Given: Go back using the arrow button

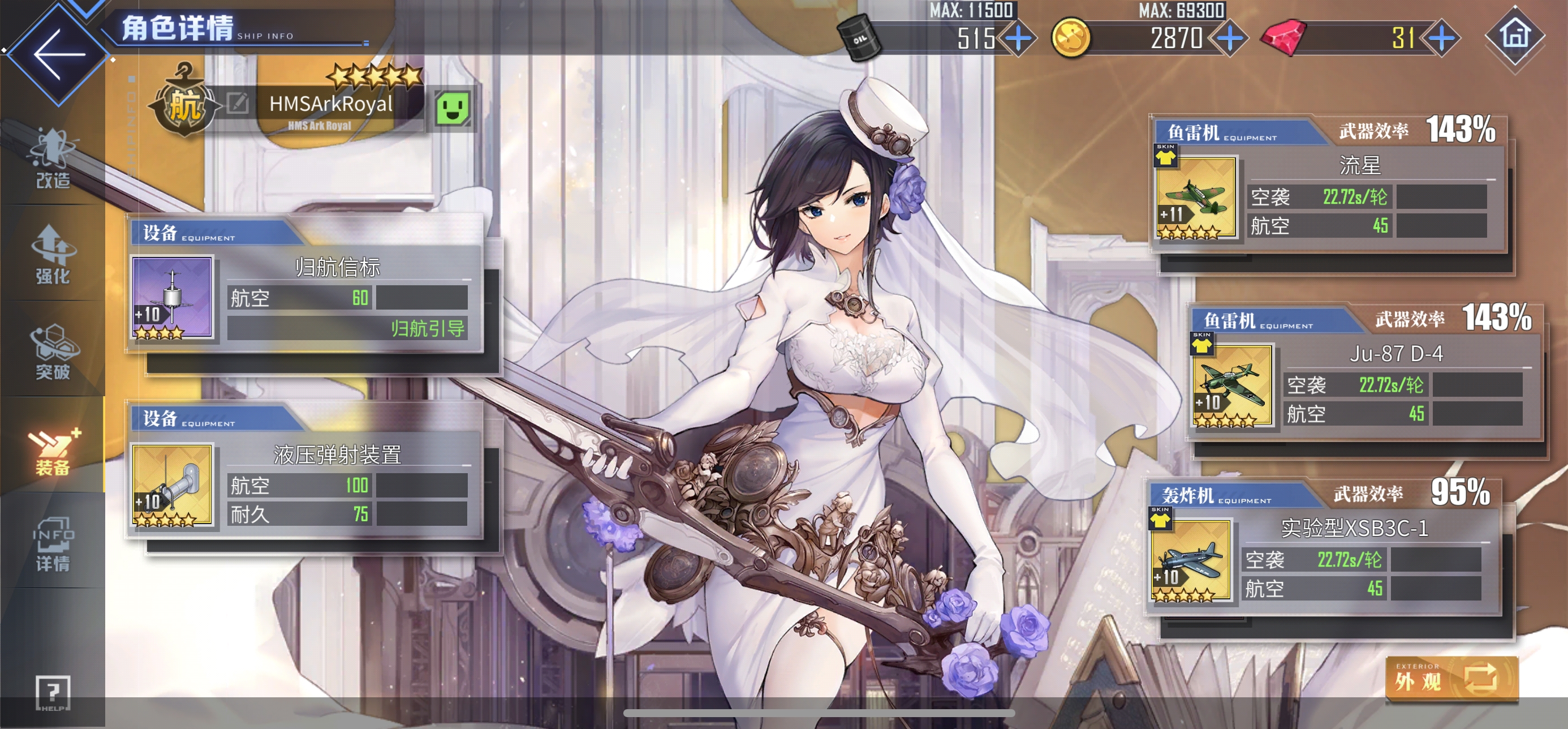Looking at the screenshot, I should click(57, 54).
